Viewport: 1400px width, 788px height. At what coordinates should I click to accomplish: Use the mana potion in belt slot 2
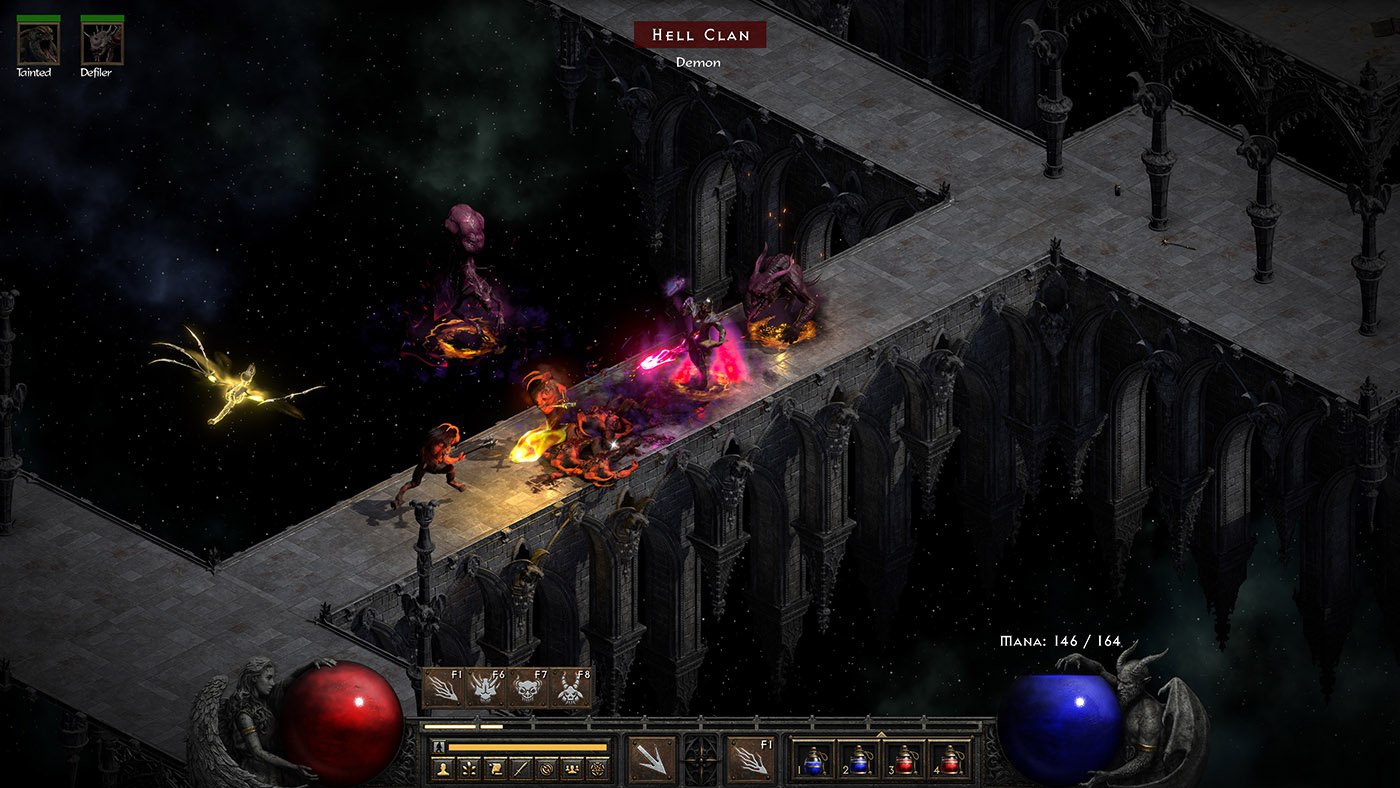click(857, 759)
